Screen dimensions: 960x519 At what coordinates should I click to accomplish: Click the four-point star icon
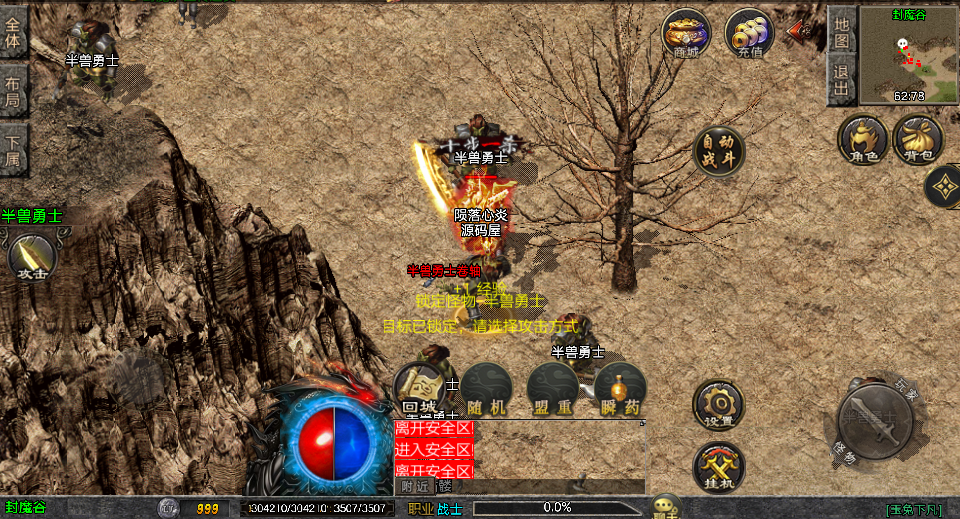point(943,186)
